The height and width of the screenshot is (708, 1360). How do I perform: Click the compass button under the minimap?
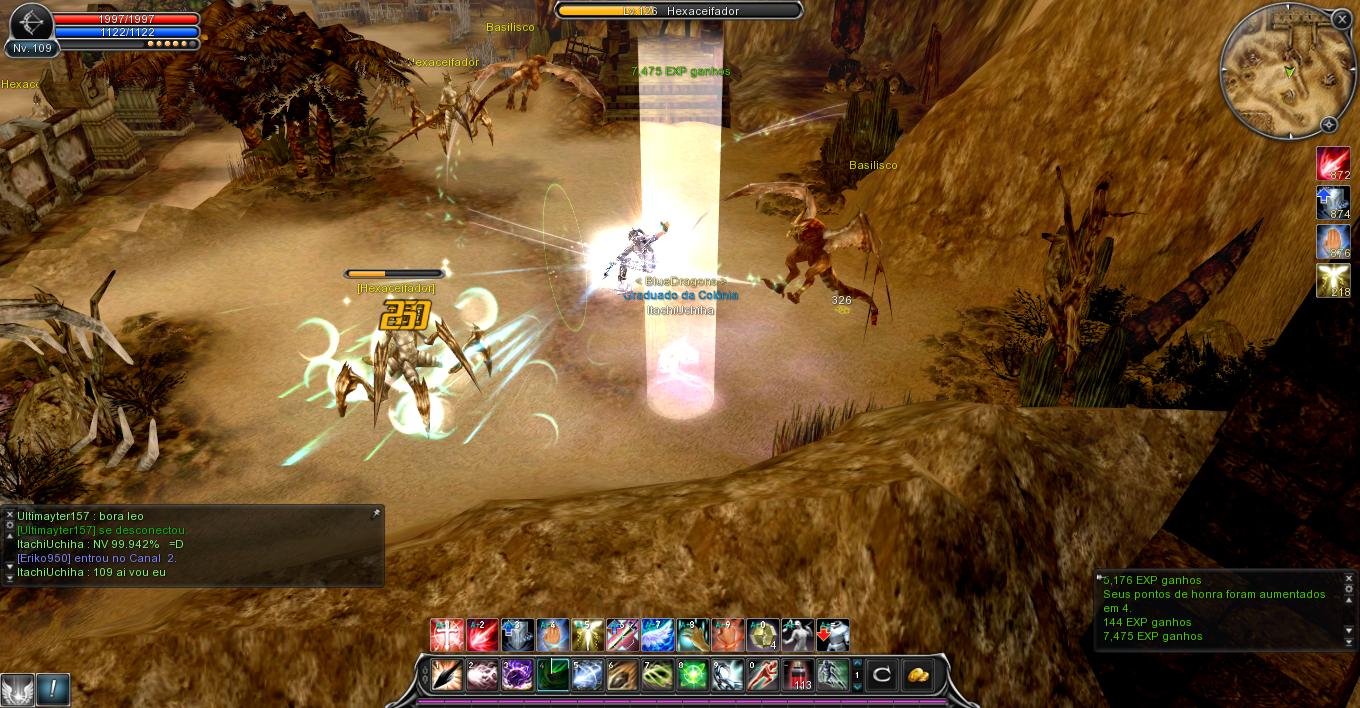pos(1328,125)
